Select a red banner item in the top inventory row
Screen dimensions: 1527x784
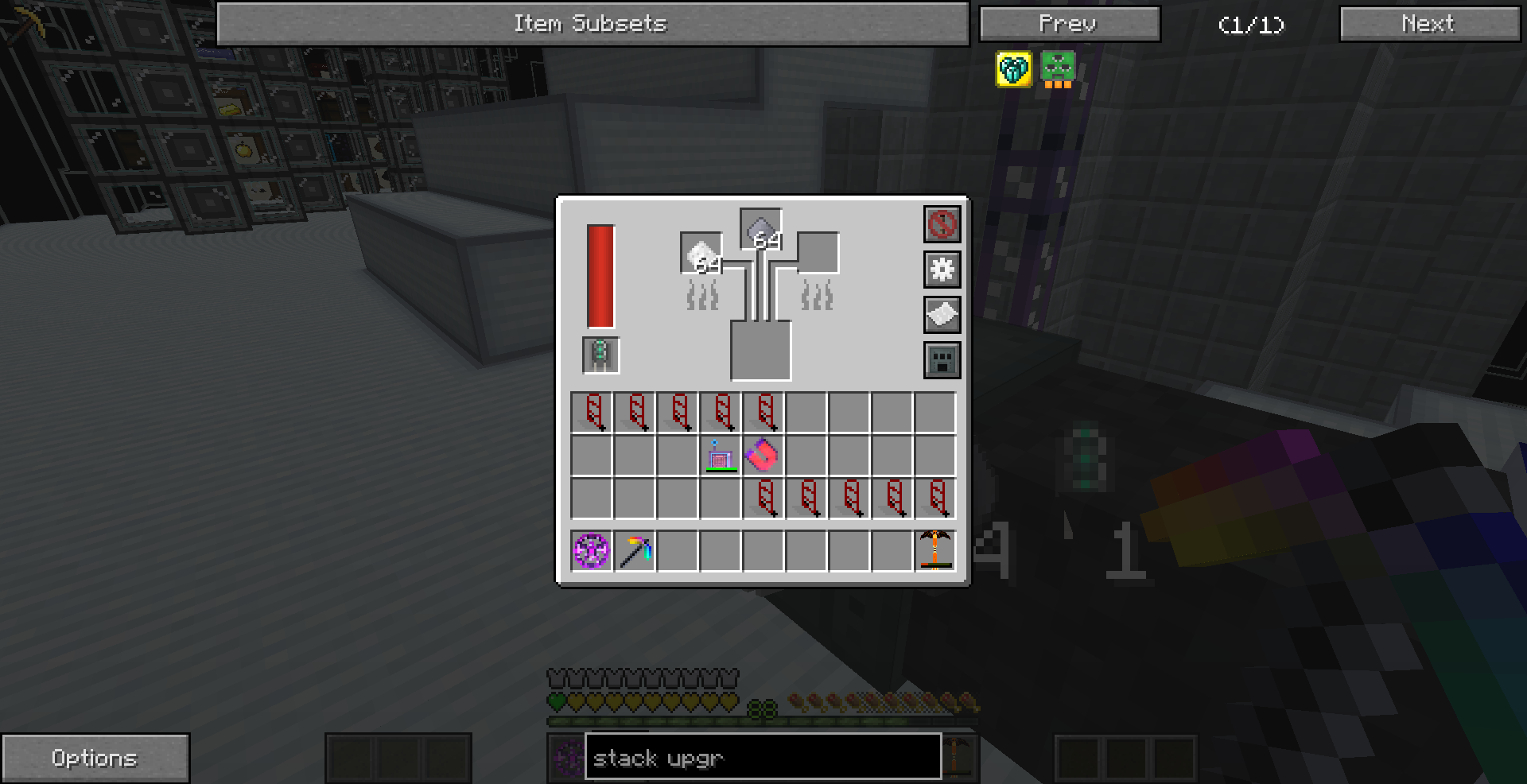(x=593, y=412)
